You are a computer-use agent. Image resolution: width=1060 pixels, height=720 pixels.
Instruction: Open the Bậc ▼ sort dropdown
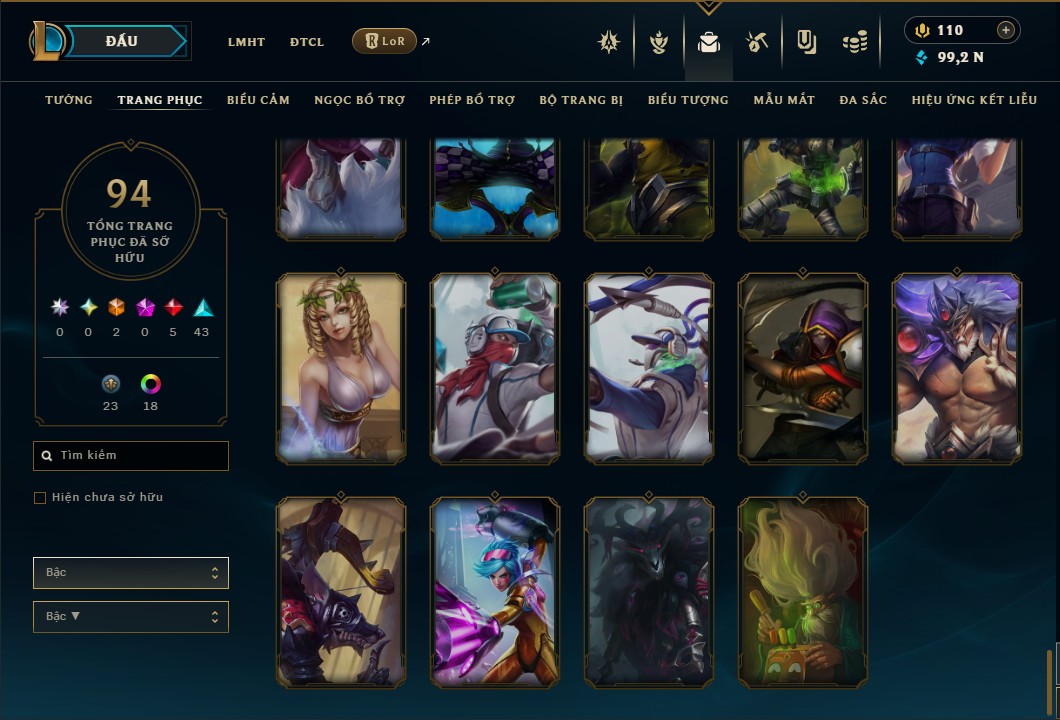click(131, 617)
